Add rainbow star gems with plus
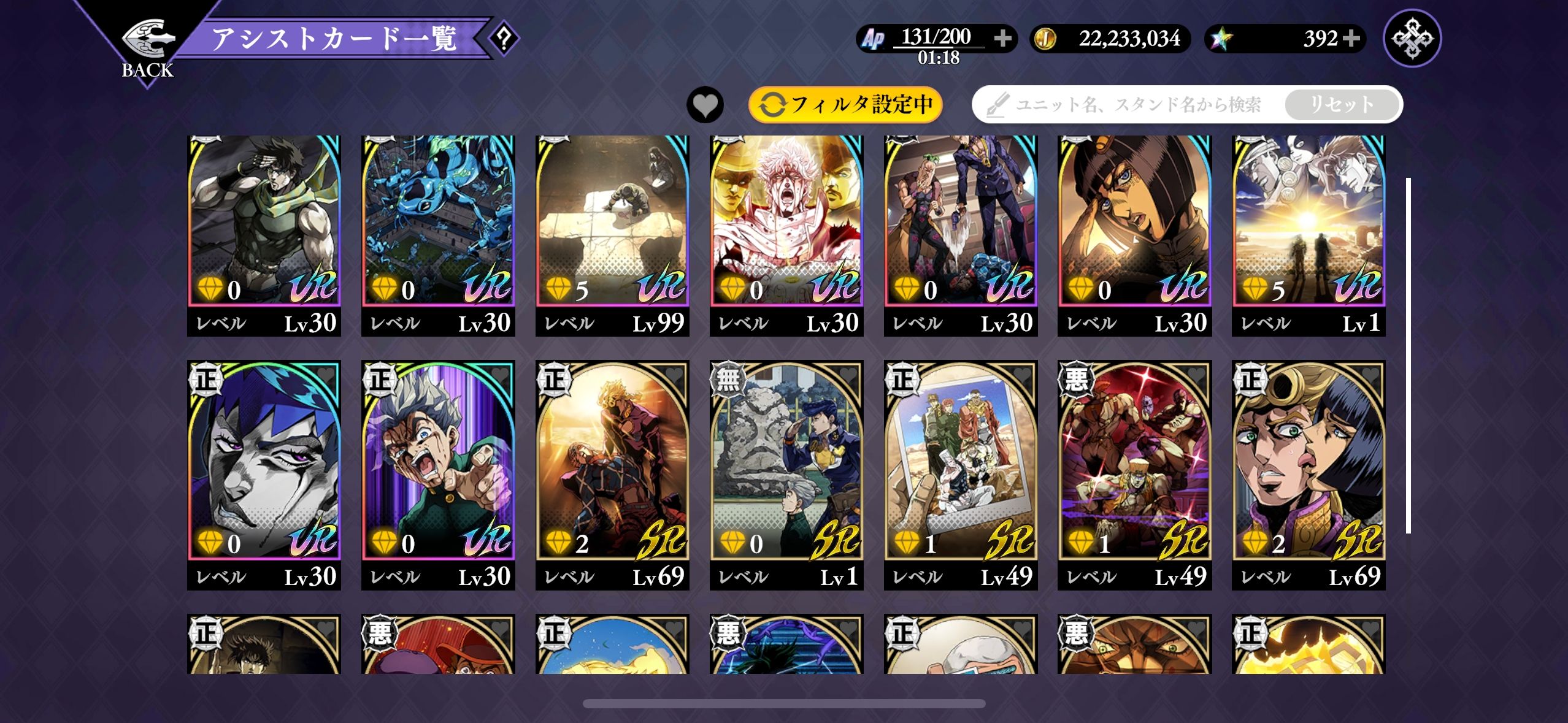The image size is (1568, 723). pos(1351,39)
